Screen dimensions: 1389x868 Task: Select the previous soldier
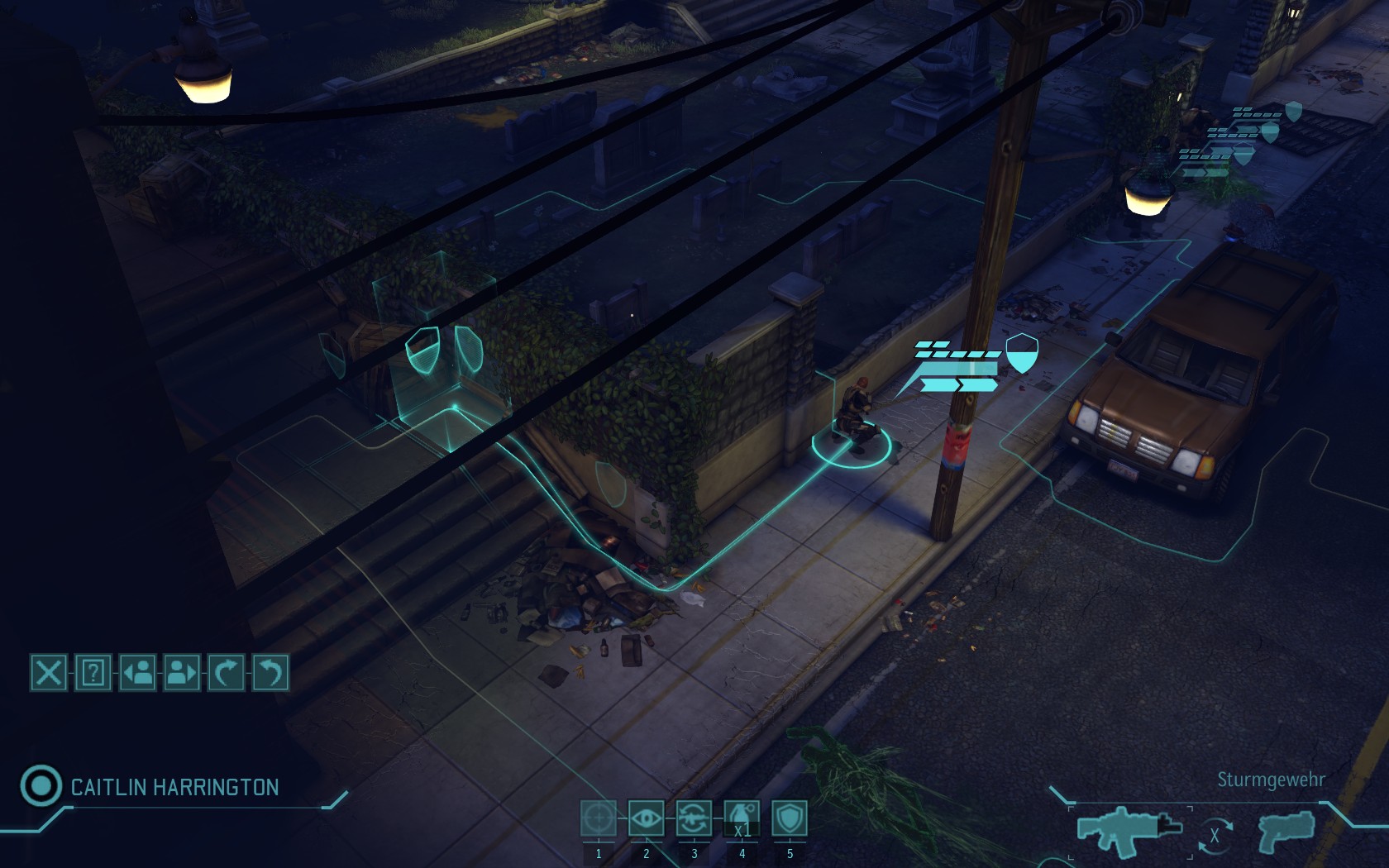[137, 673]
